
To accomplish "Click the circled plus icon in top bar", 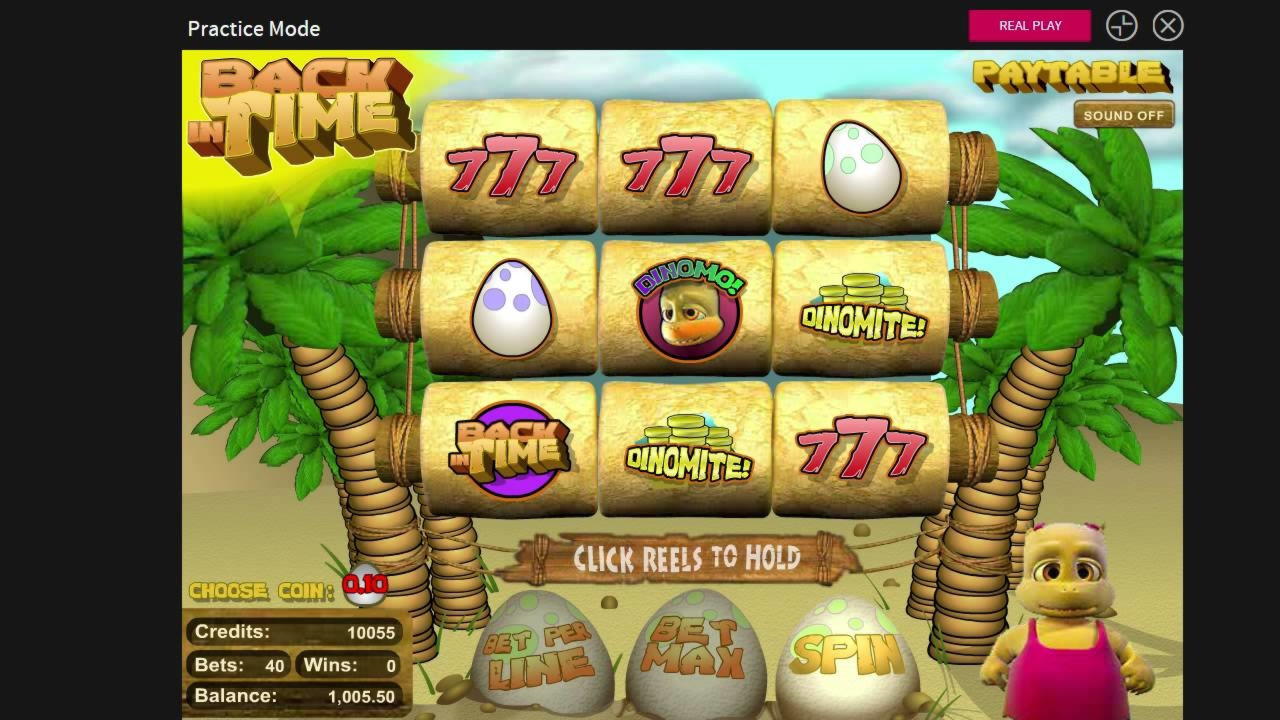I will coord(1121,26).
